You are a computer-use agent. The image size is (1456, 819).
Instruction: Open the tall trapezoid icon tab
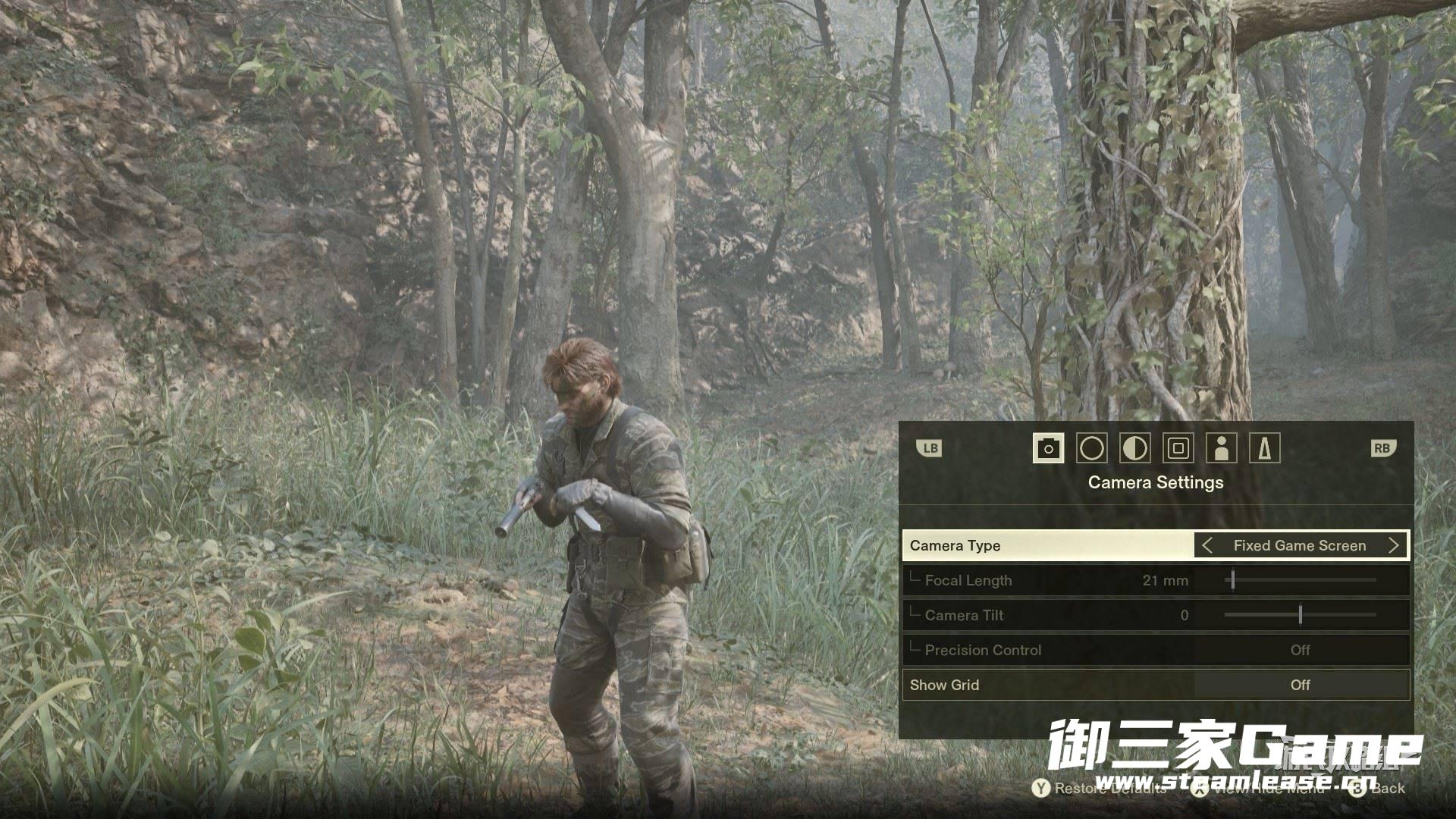pos(1264,448)
